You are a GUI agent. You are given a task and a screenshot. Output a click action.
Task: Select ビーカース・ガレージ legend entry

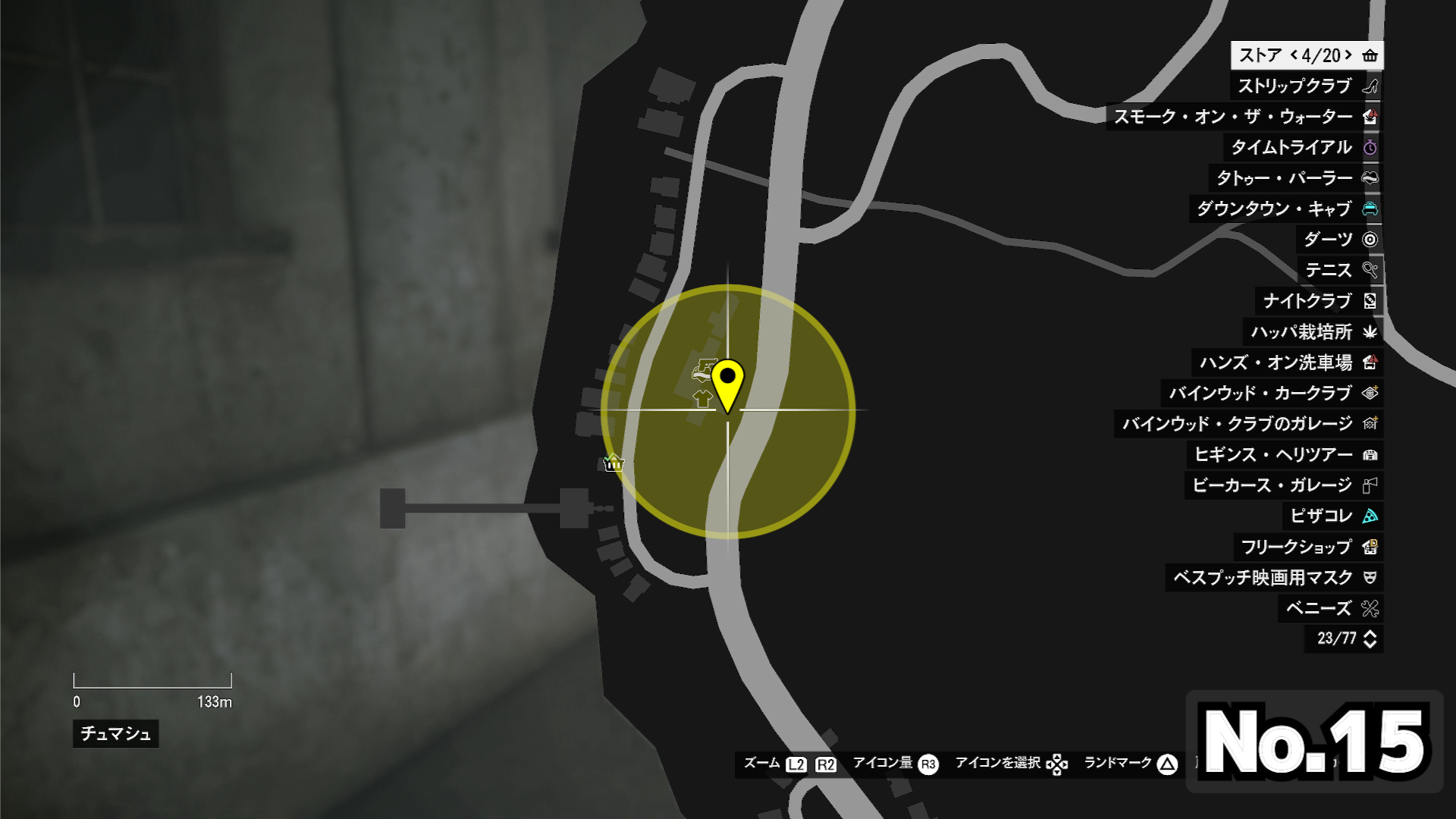[x=1283, y=485]
